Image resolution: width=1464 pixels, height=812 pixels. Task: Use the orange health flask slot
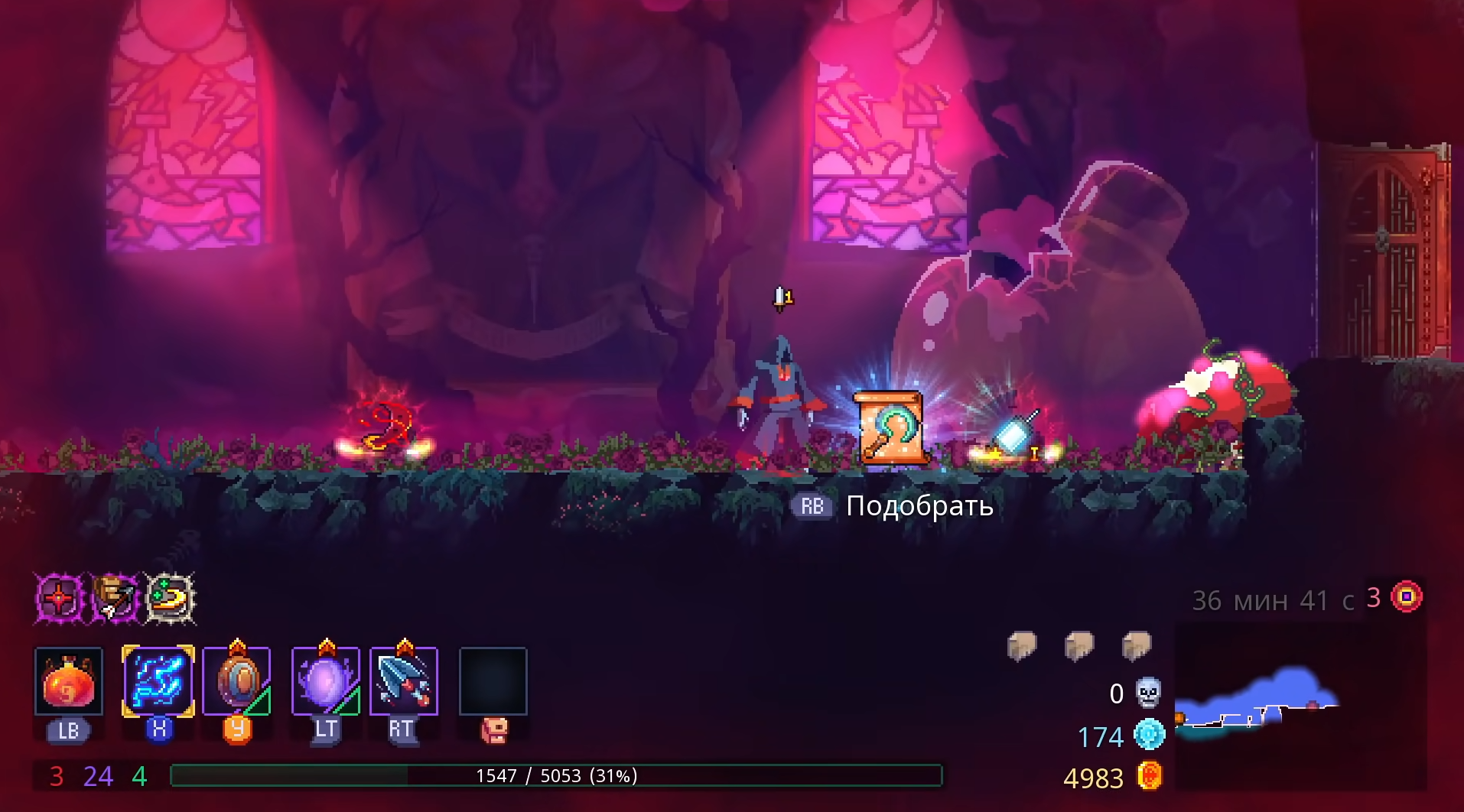click(x=69, y=681)
